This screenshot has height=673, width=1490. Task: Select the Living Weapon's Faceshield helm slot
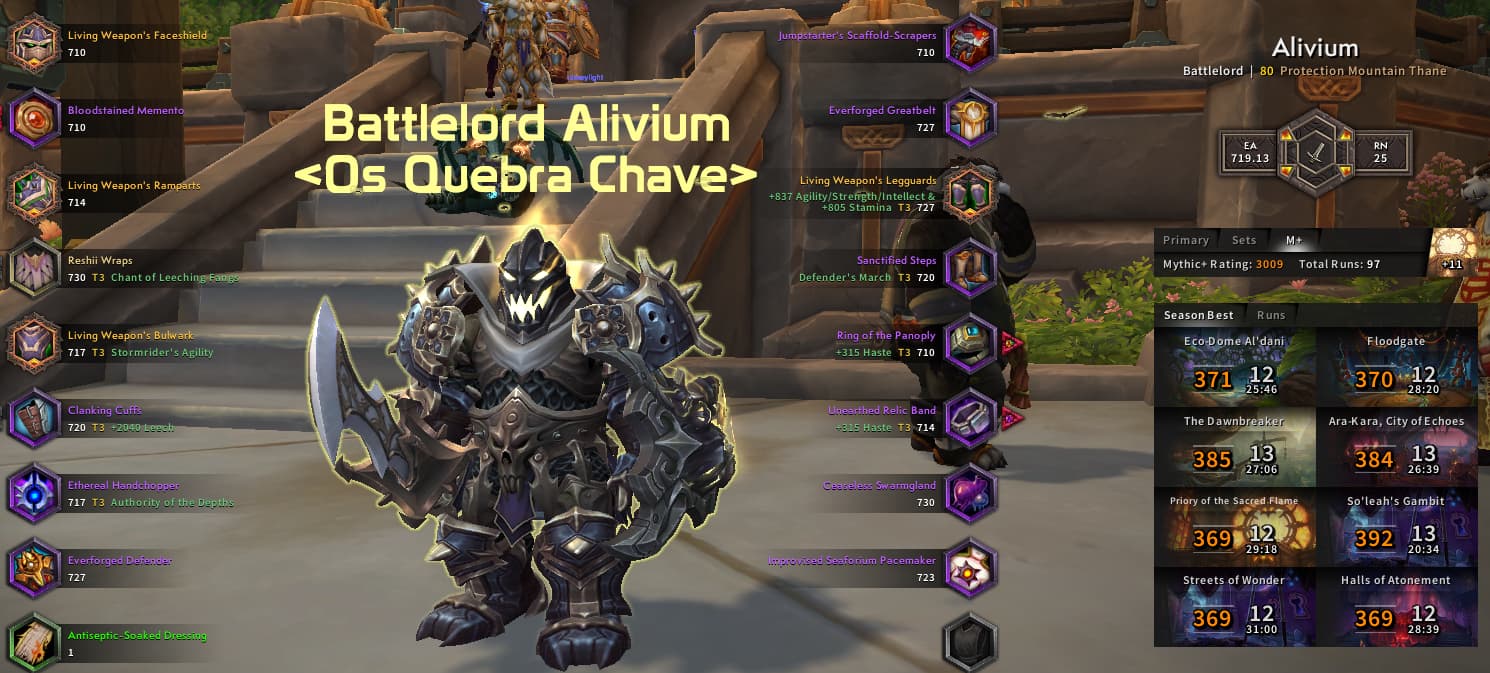(x=35, y=44)
